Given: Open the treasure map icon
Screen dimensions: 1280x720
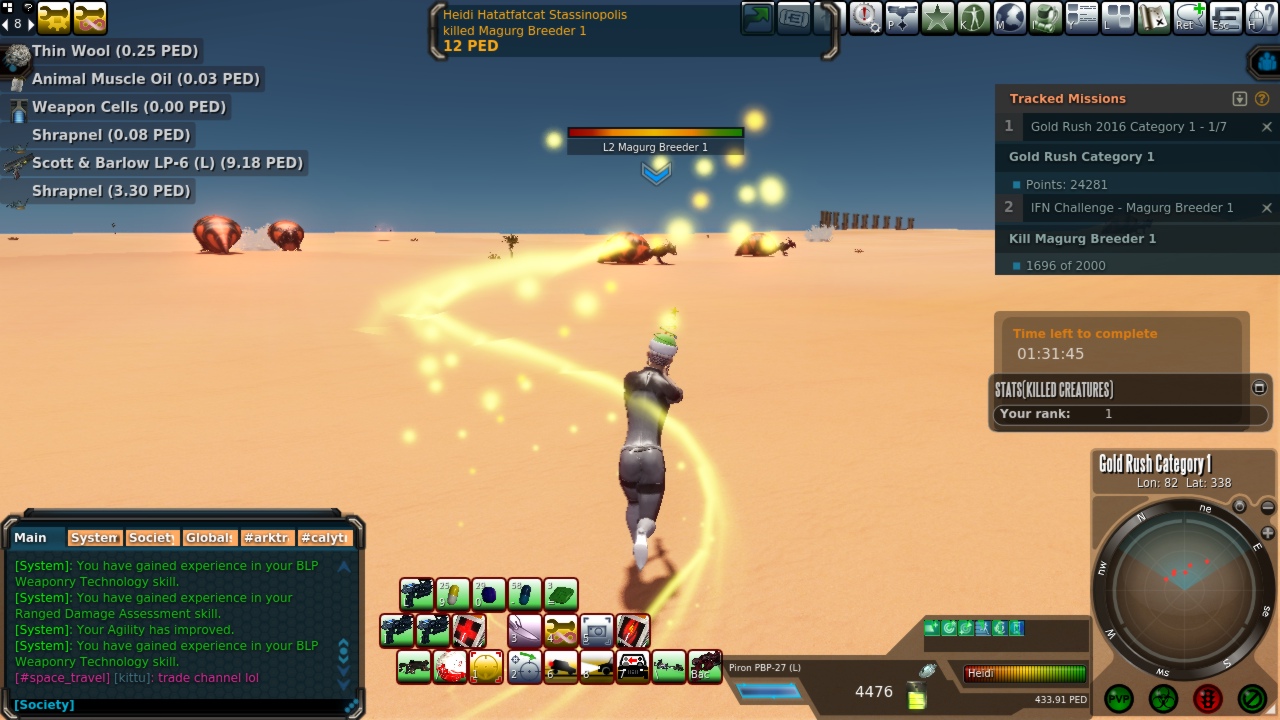Looking at the screenshot, I should pyautogui.click(x=1154, y=18).
